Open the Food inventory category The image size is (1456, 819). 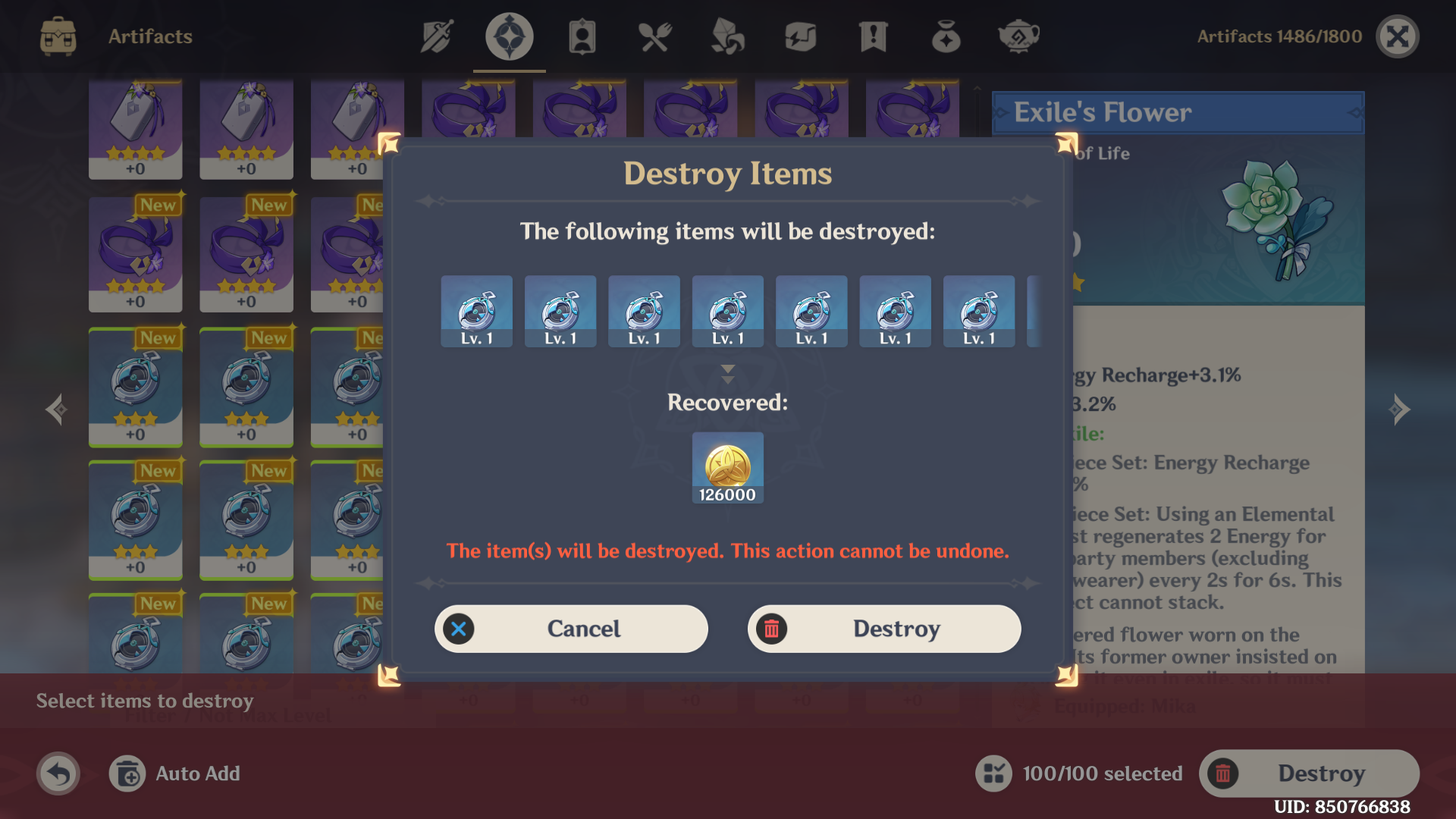click(654, 36)
